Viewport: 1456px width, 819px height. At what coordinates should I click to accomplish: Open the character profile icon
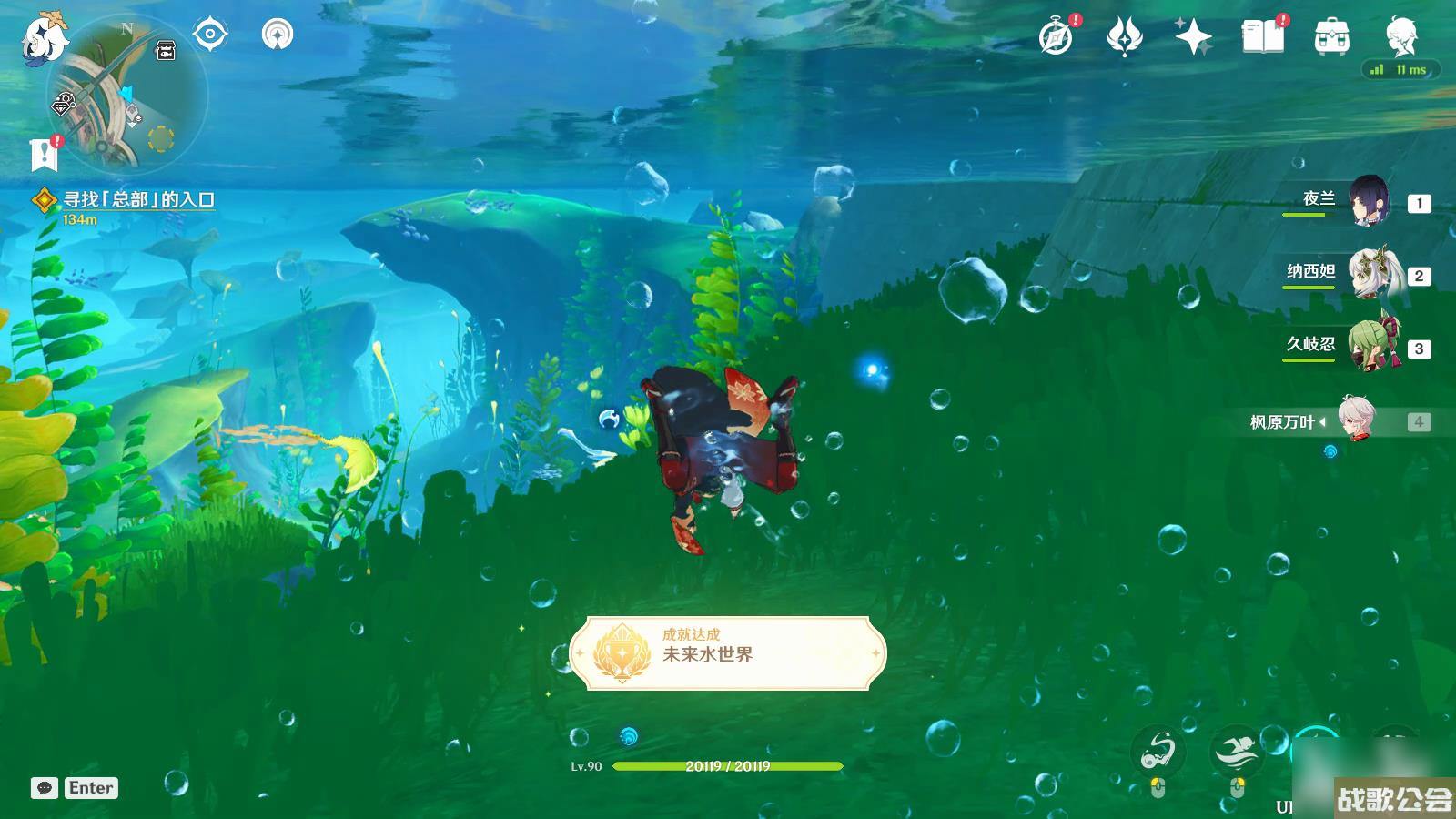(x=1400, y=35)
